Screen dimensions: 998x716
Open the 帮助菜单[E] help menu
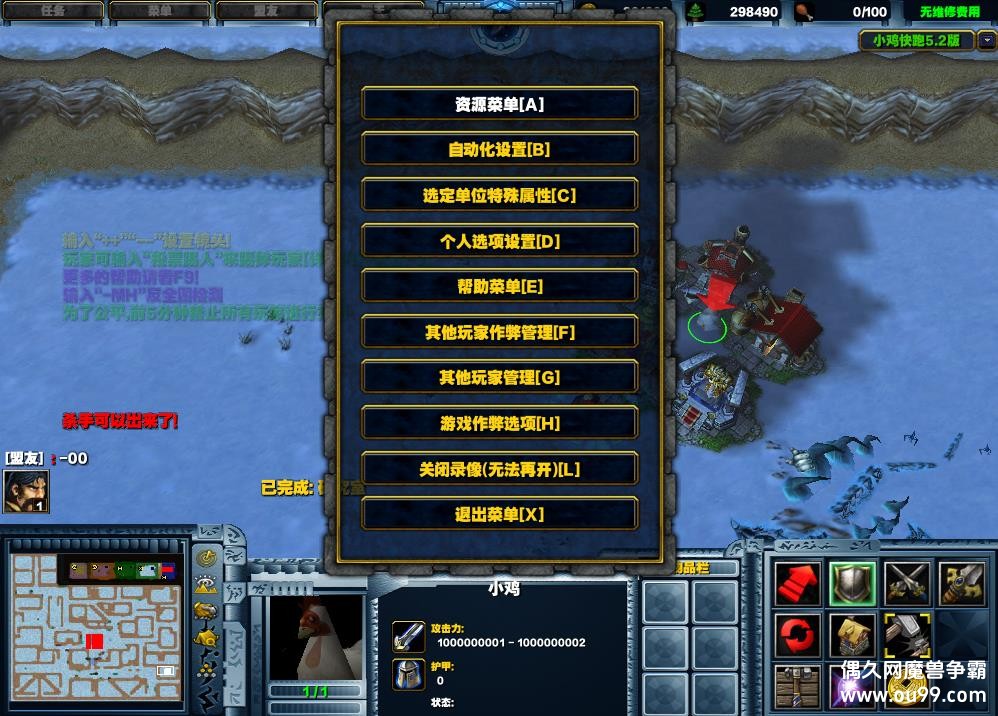click(499, 287)
